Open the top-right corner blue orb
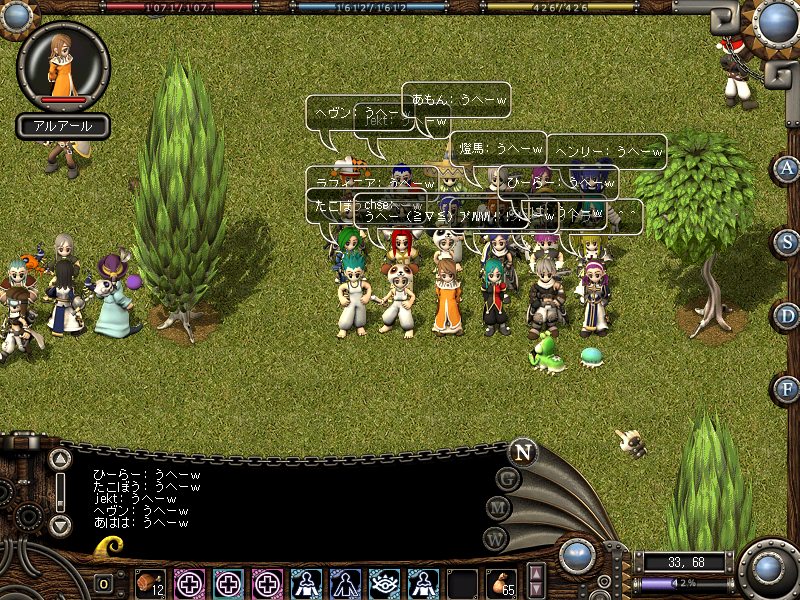This screenshot has height=600, width=800. point(776,21)
